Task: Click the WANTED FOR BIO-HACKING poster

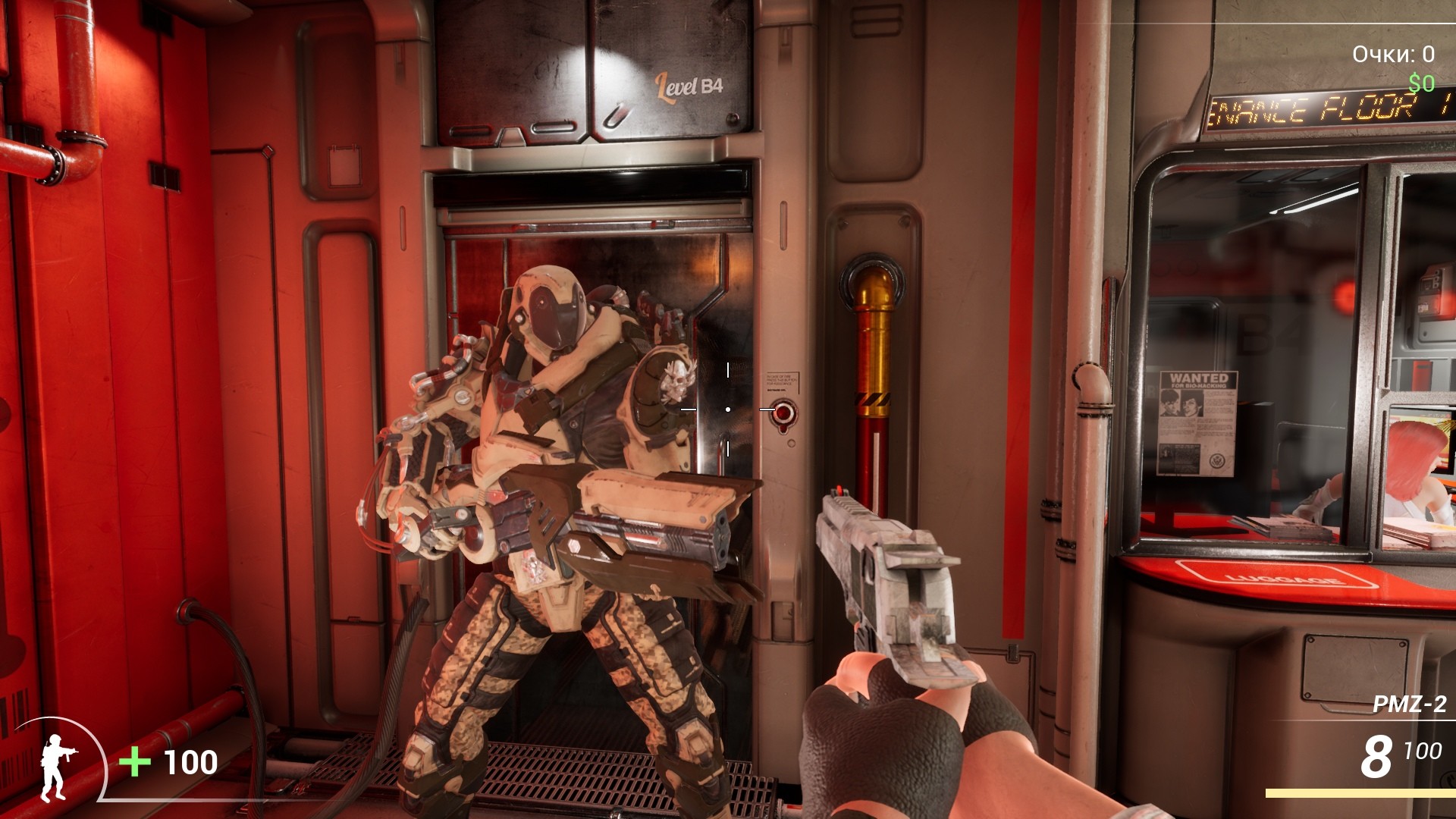Action: (x=1198, y=413)
